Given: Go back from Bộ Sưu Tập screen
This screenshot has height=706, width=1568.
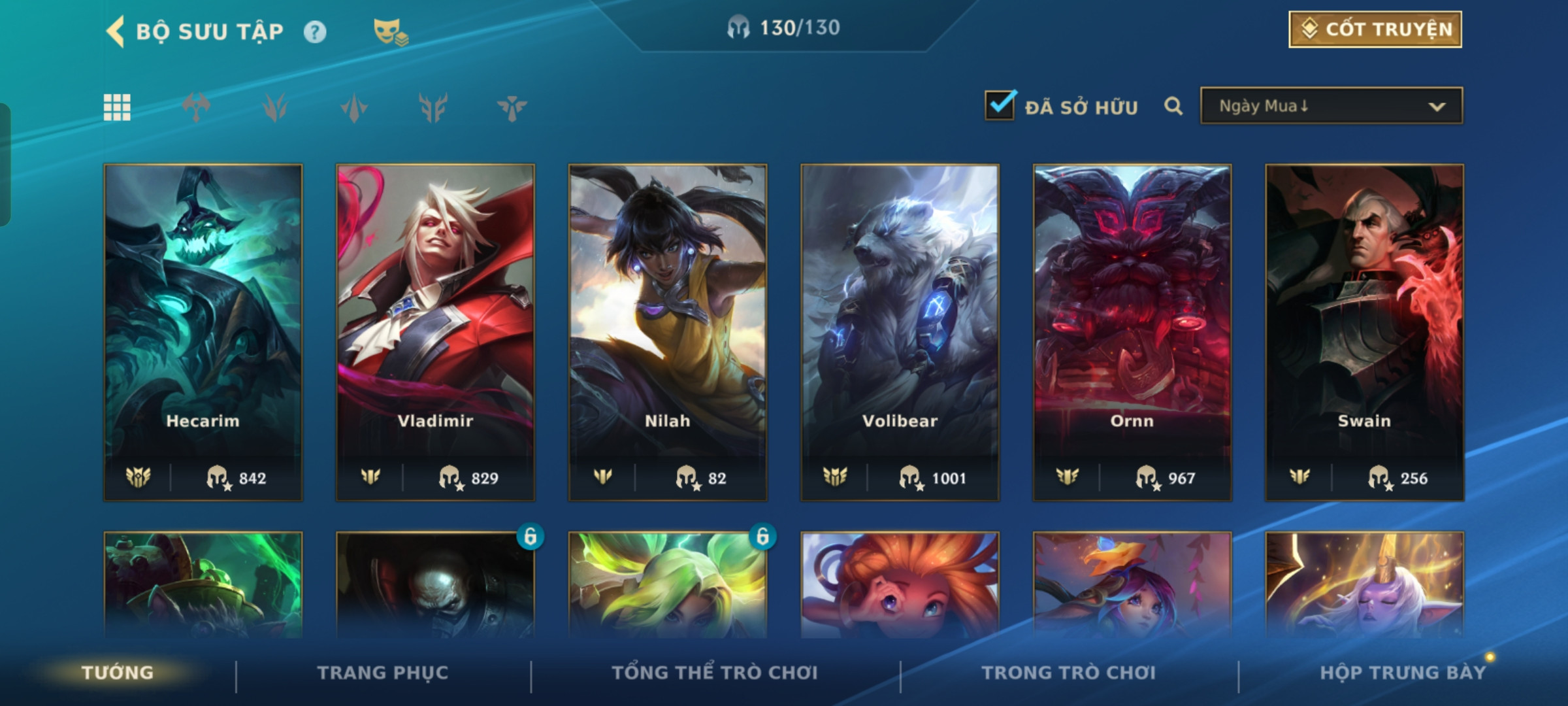Looking at the screenshot, I should pyautogui.click(x=116, y=31).
